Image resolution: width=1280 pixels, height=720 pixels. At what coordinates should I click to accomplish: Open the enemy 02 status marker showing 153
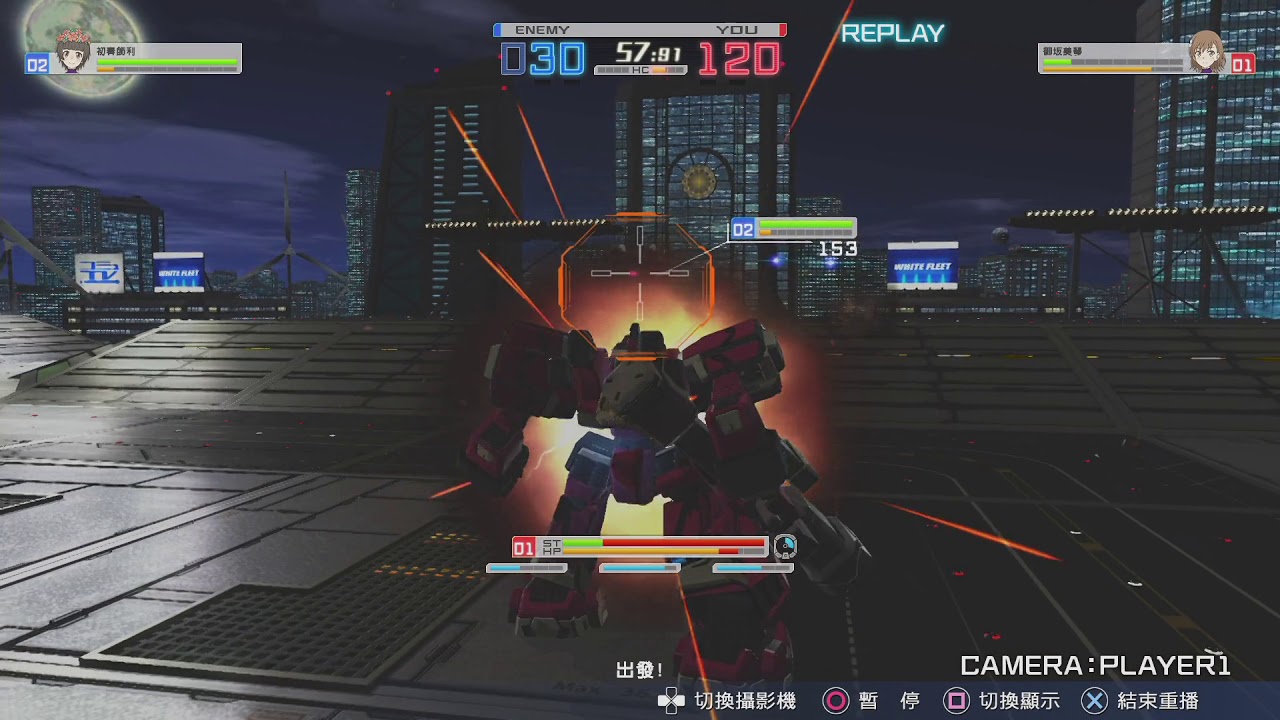[x=793, y=228]
